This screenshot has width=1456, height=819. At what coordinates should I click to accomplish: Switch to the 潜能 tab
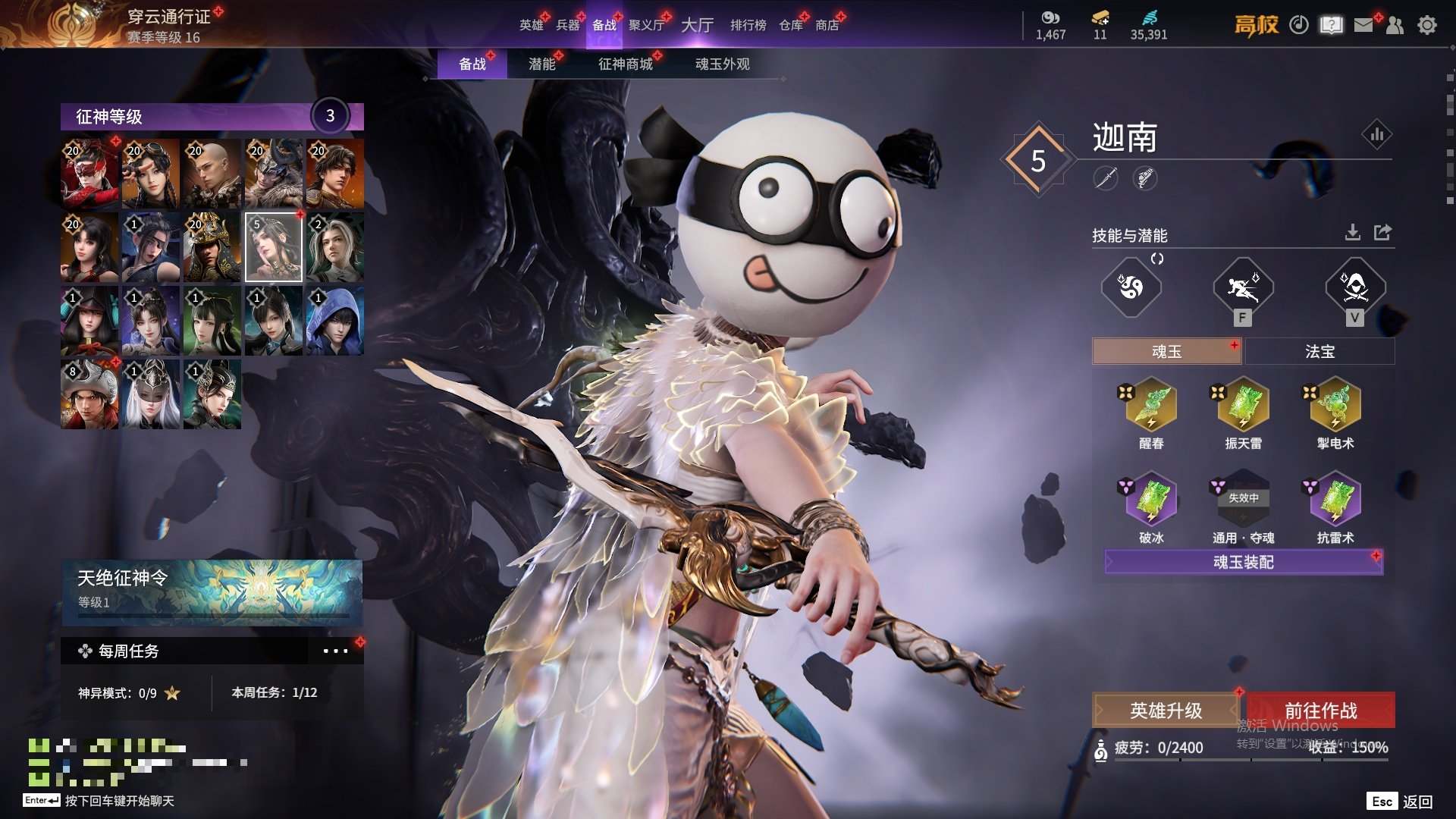click(x=541, y=64)
